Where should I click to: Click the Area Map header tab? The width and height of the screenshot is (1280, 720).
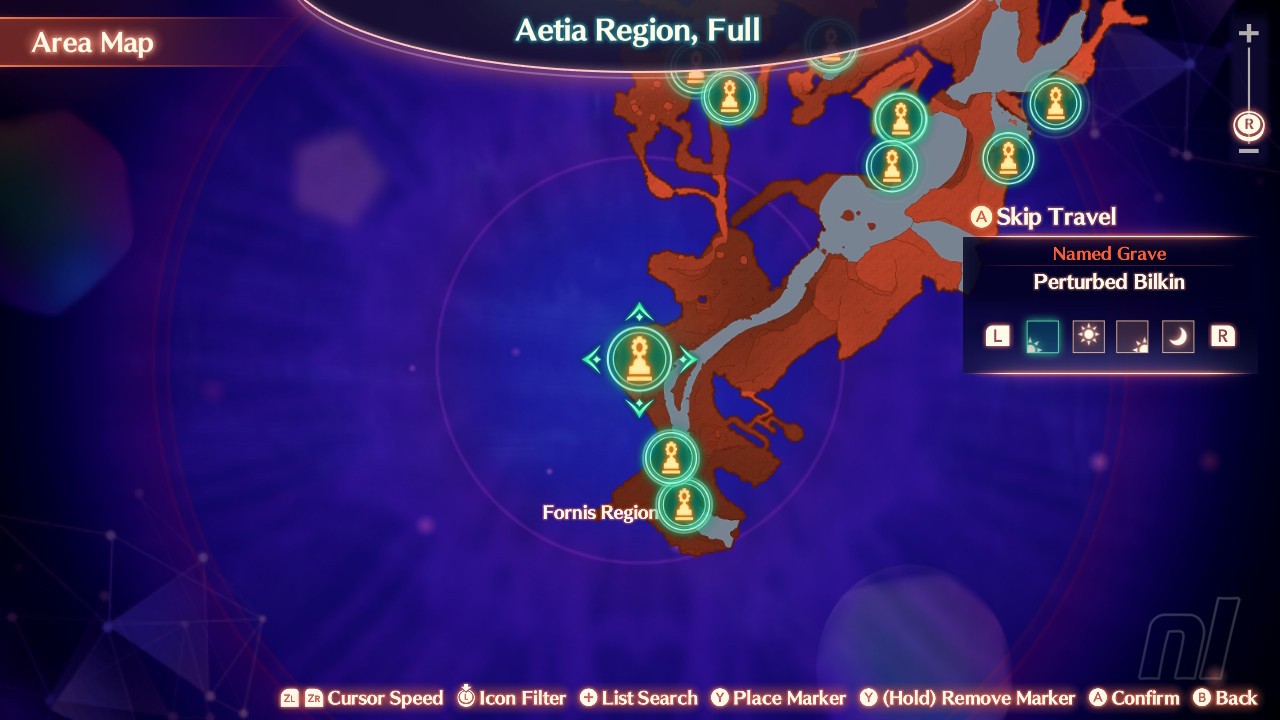point(94,42)
